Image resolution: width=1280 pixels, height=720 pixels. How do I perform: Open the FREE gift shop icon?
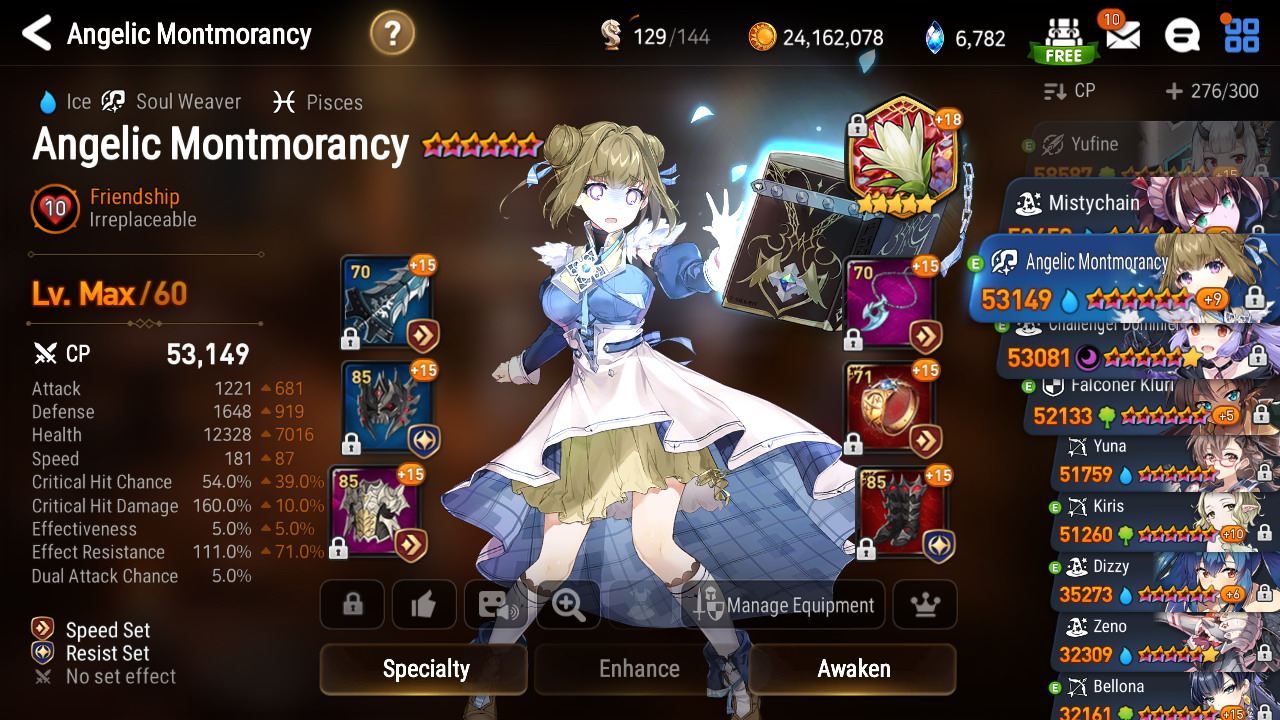[x=1062, y=38]
